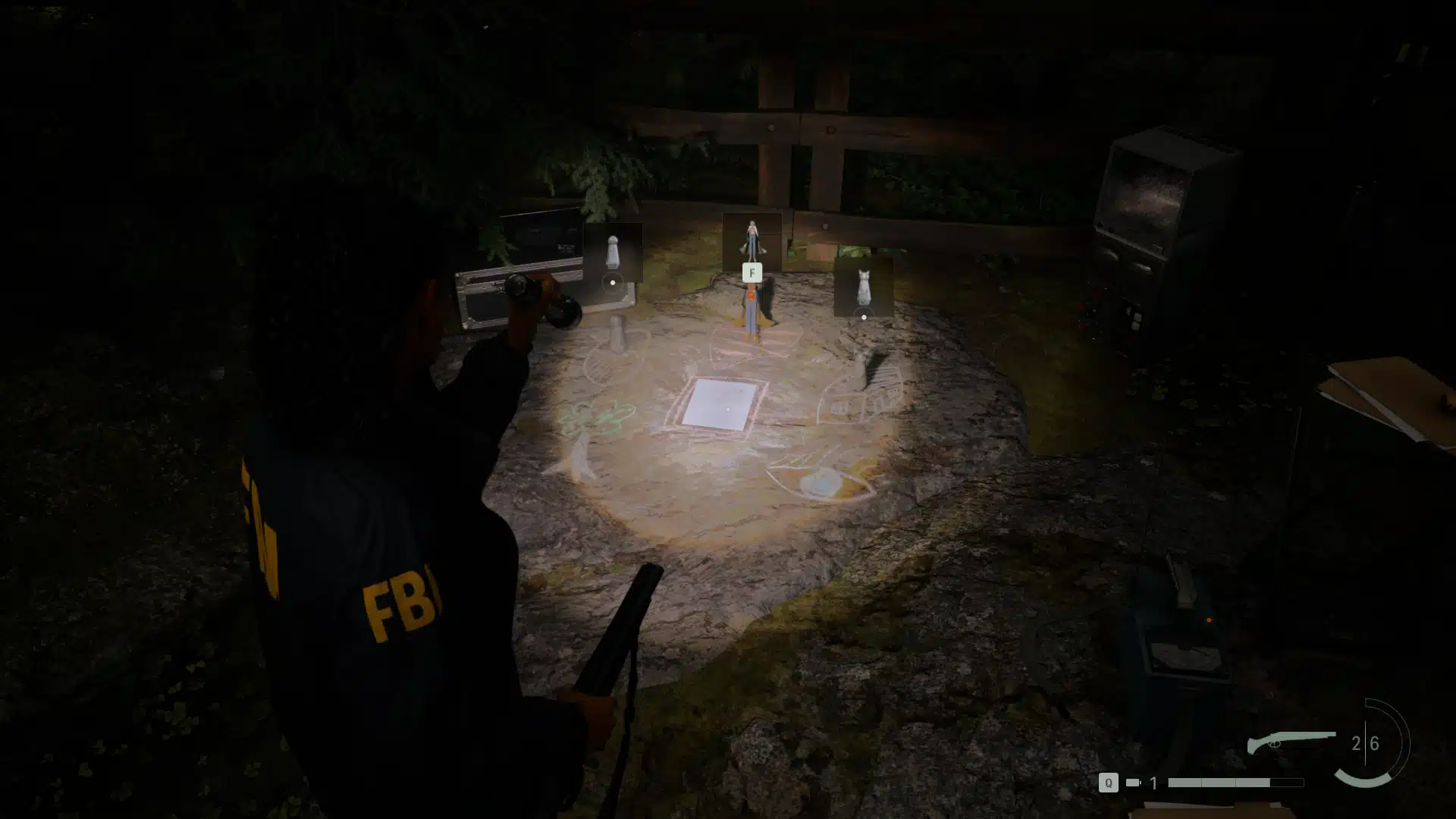Viewport: 1456px width, 819px height.
Task: Click the small dot under the lighthouse doll card
Action: pos(613,282)
